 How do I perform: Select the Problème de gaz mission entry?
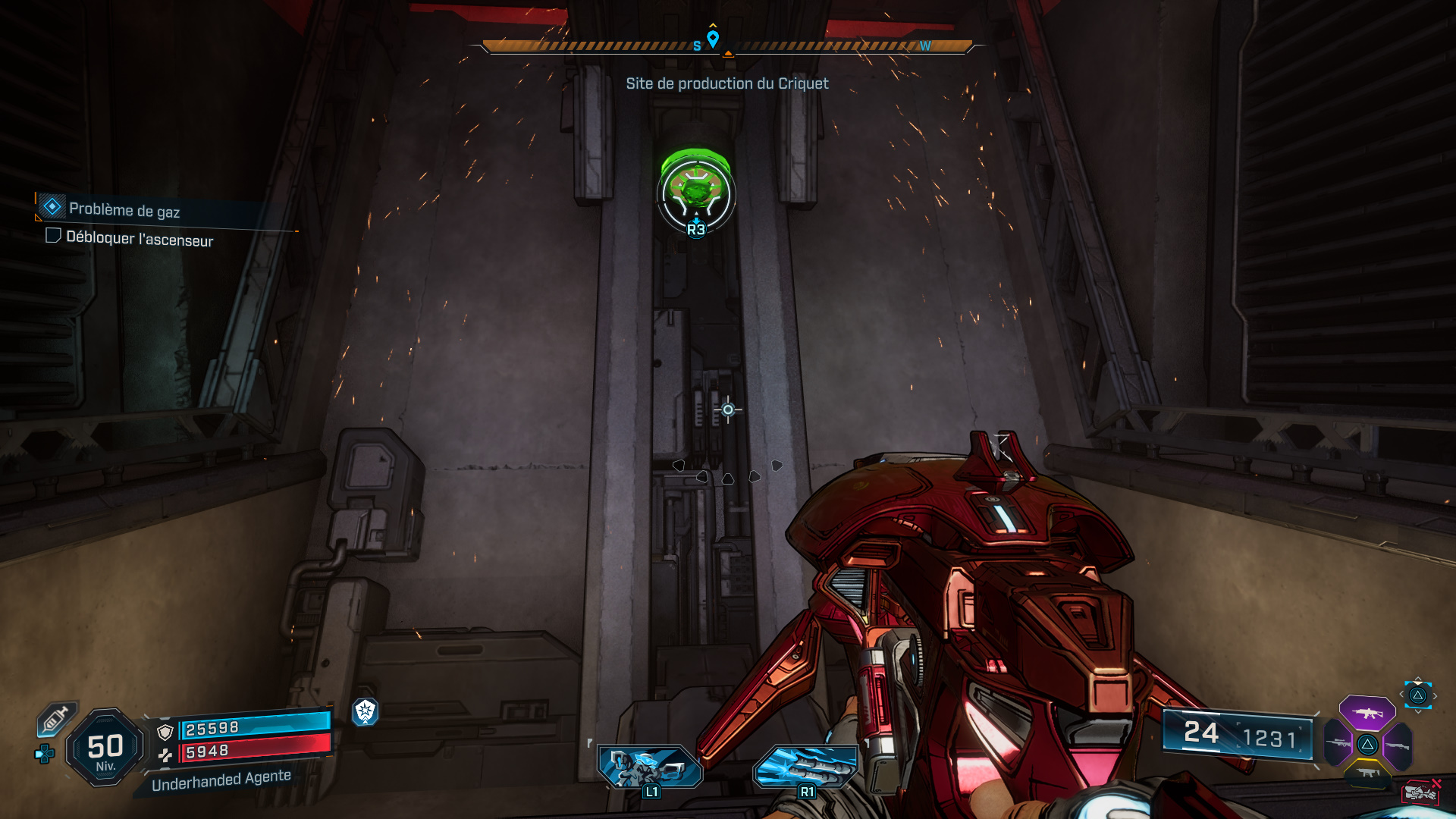[125, 209]
